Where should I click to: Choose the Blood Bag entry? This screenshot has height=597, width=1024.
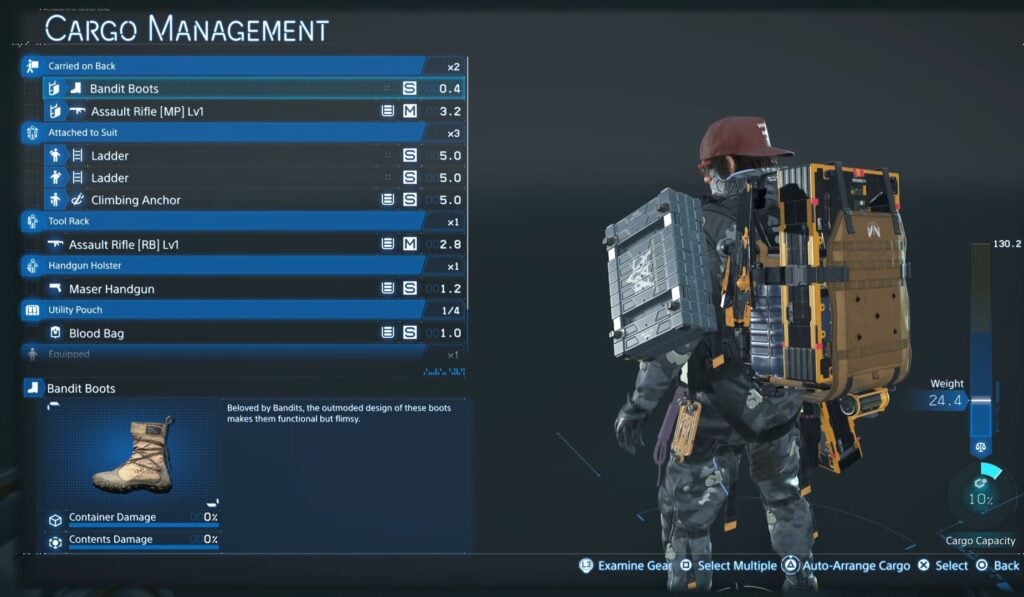point(250,333)
